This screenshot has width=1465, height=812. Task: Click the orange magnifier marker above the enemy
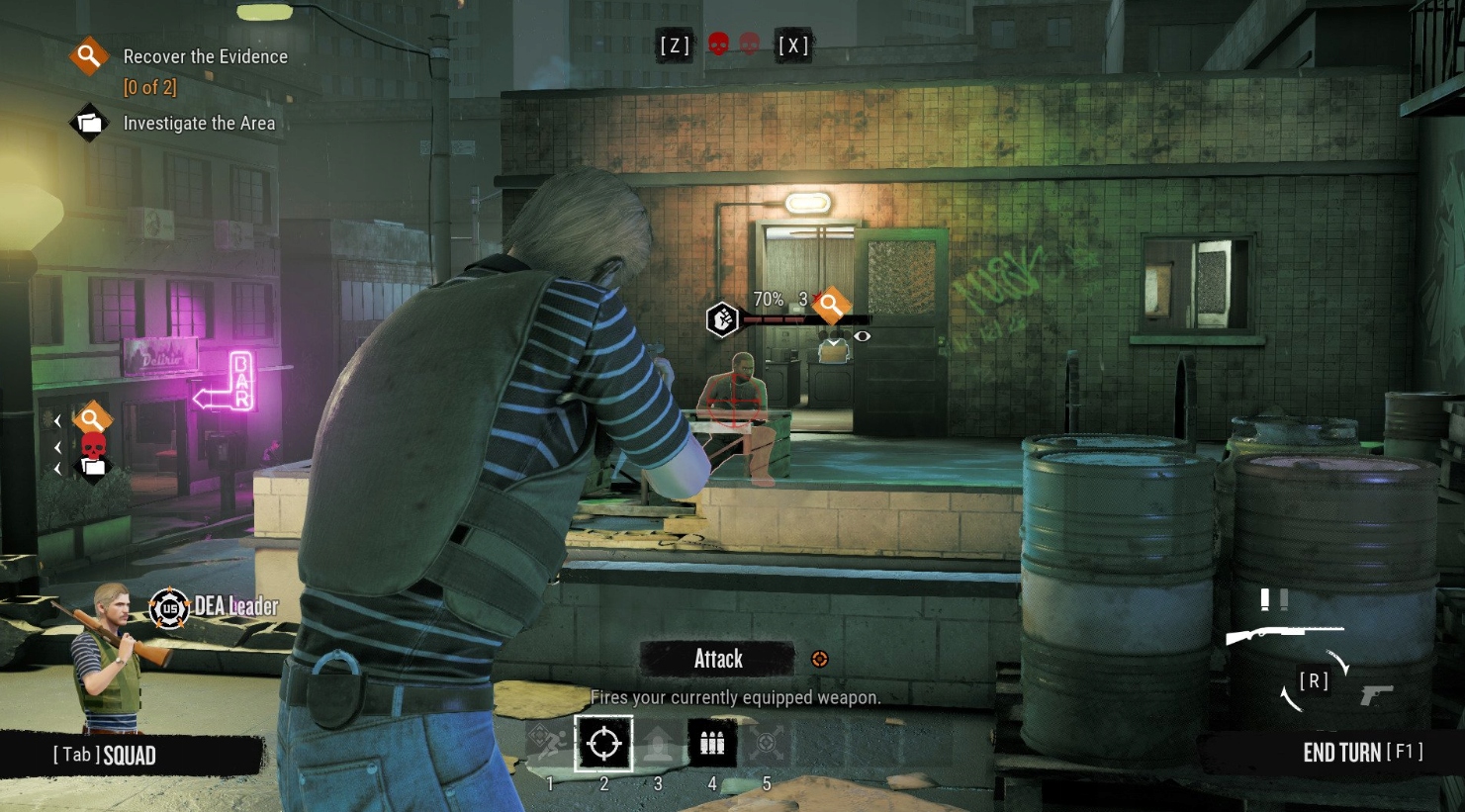pyautogui.click(x=831, y=307)
